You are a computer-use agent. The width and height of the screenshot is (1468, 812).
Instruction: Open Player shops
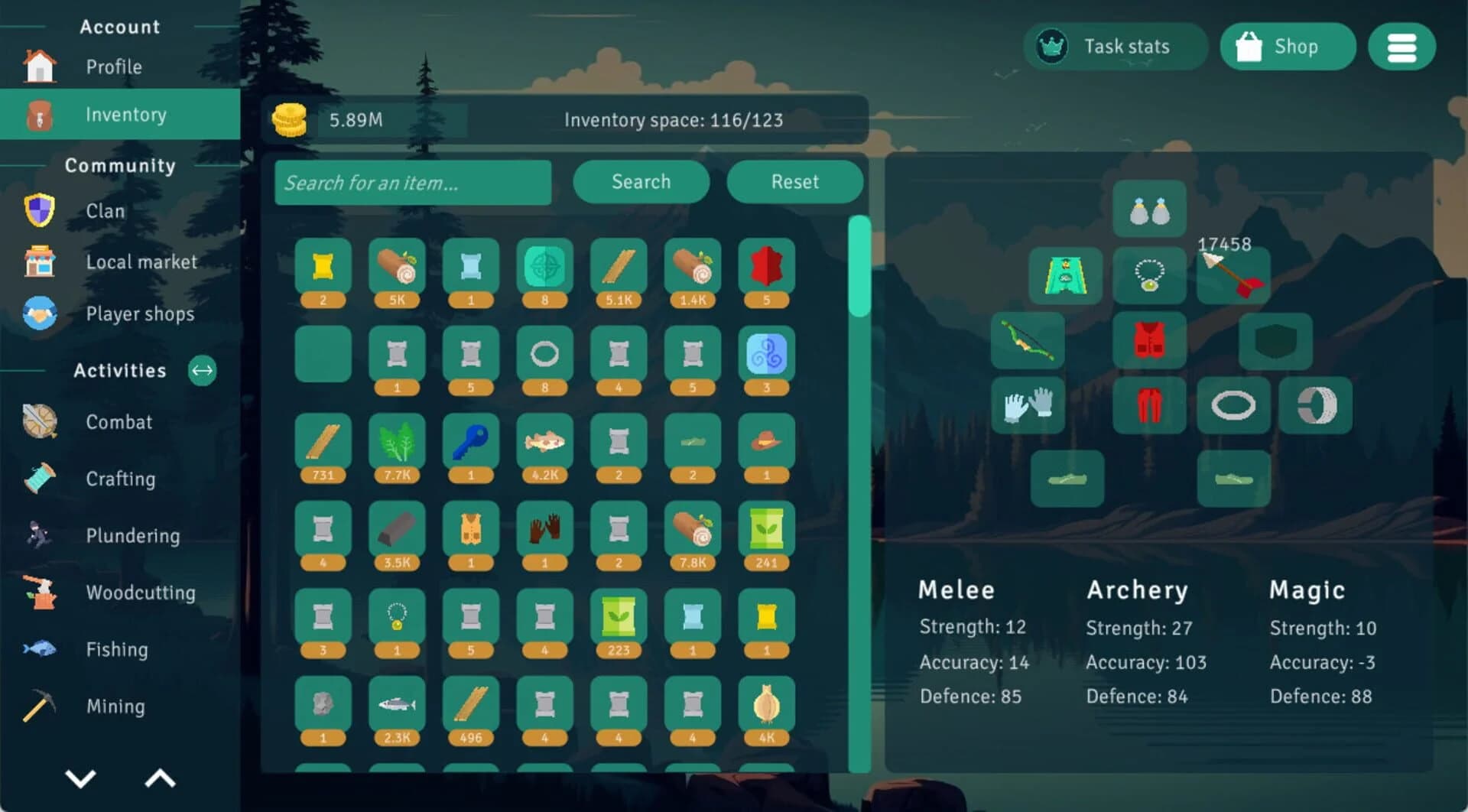pos(140,313)
